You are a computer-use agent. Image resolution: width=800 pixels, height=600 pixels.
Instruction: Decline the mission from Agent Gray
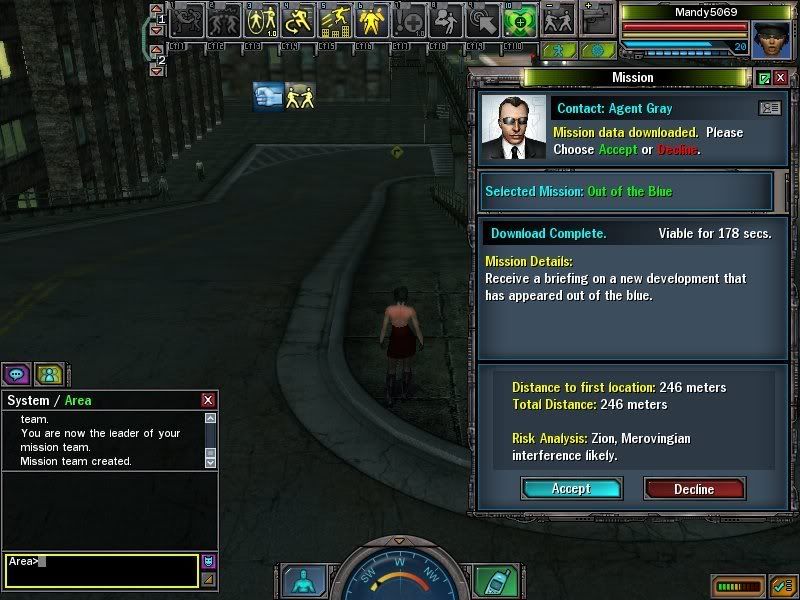click(x=694, y=488)
